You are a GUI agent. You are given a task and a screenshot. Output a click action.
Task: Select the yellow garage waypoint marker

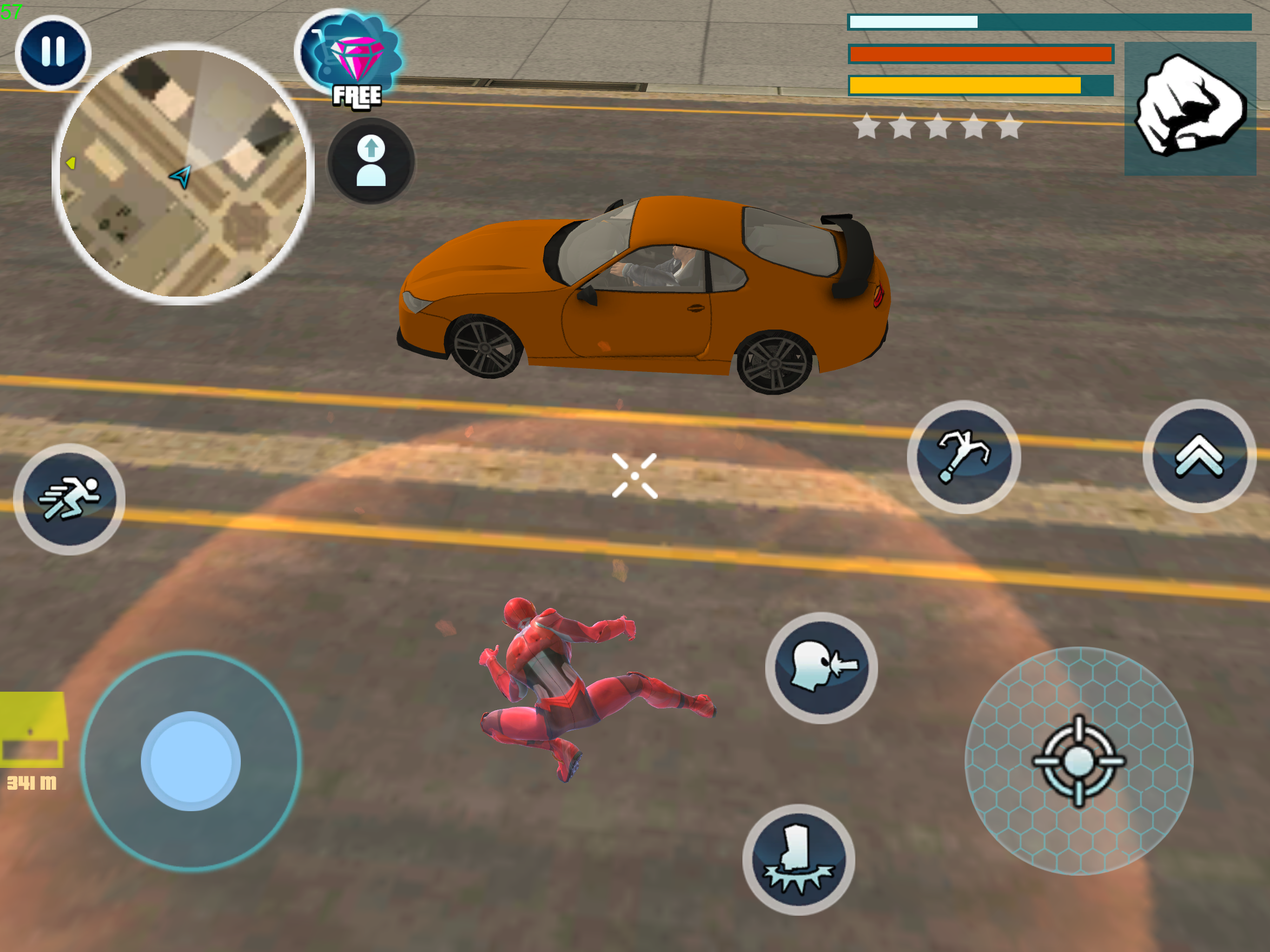click(x=33, y=730)
